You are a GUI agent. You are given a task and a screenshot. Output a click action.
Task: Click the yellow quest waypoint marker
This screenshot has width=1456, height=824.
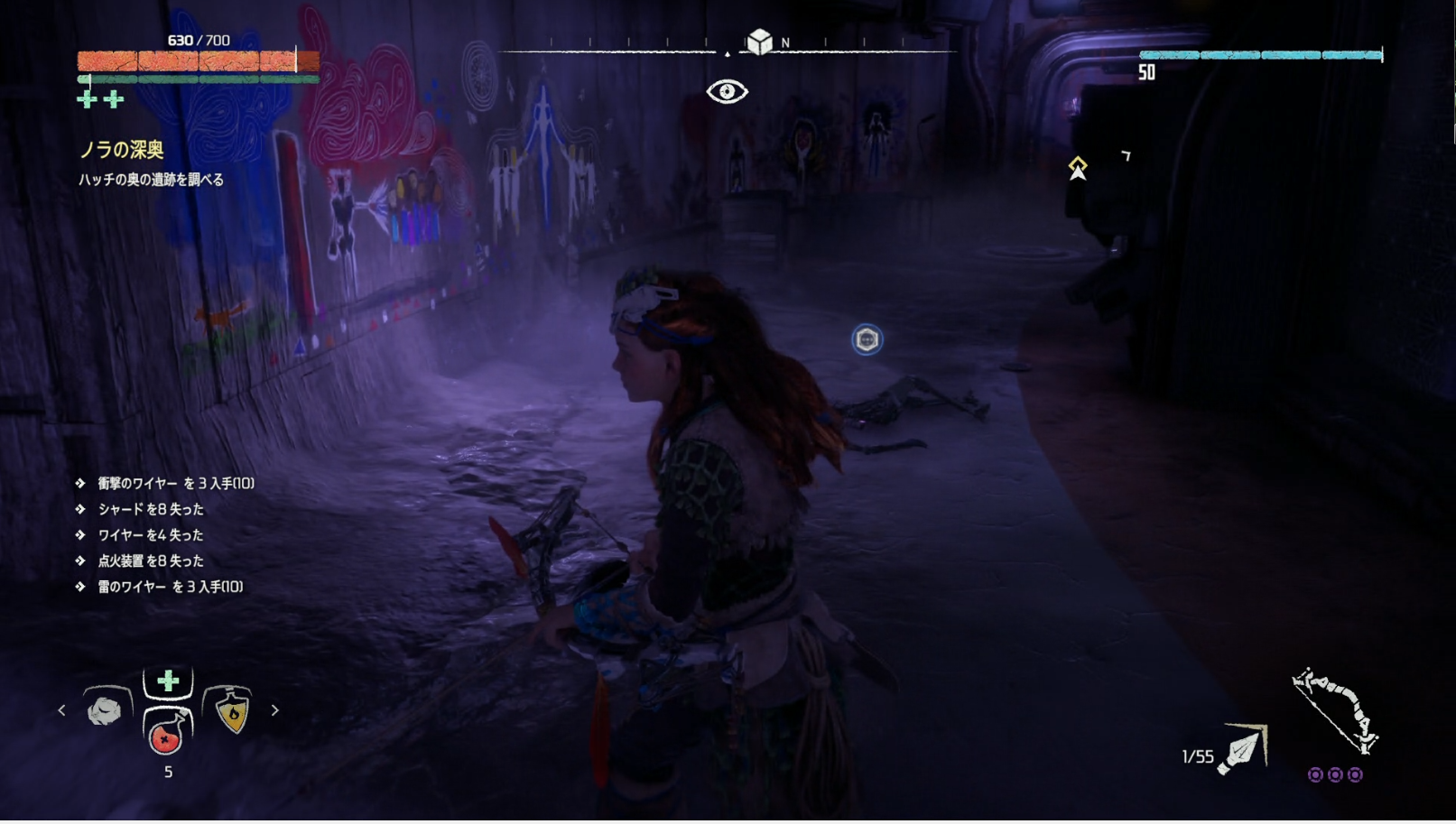[1078, 167]
